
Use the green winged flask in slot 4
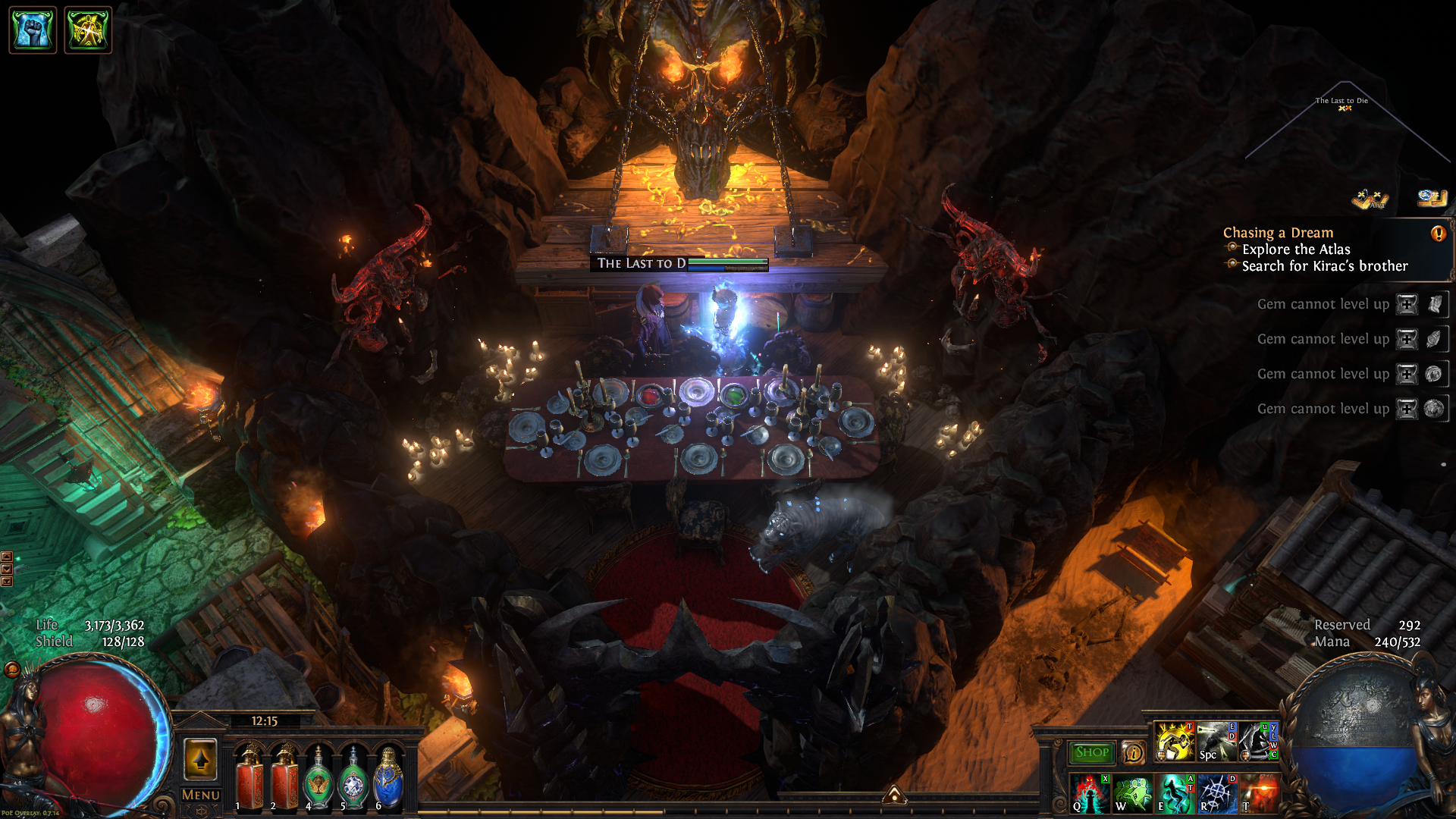point(318,780)
